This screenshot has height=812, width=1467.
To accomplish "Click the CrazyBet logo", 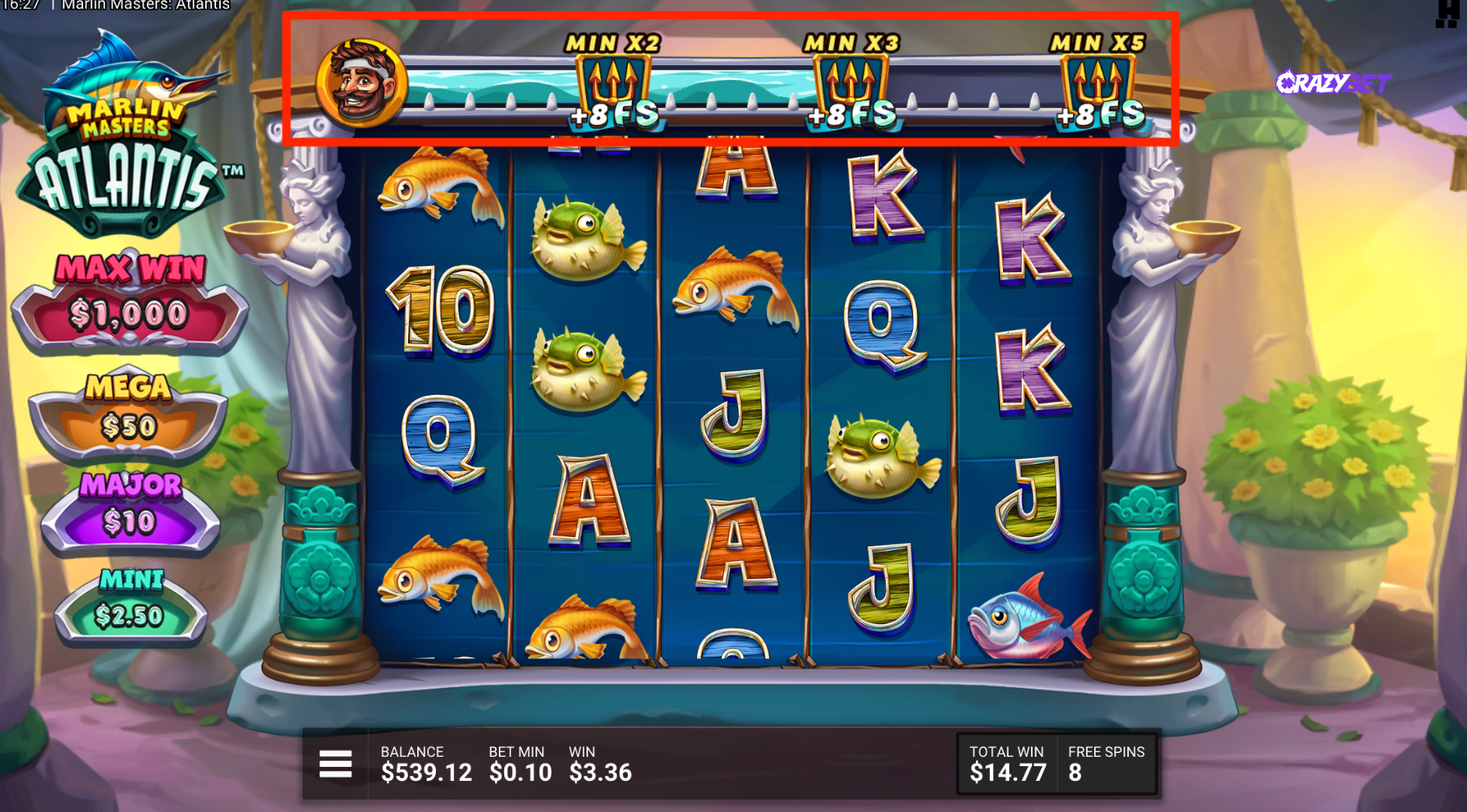I will [1333, 82].
